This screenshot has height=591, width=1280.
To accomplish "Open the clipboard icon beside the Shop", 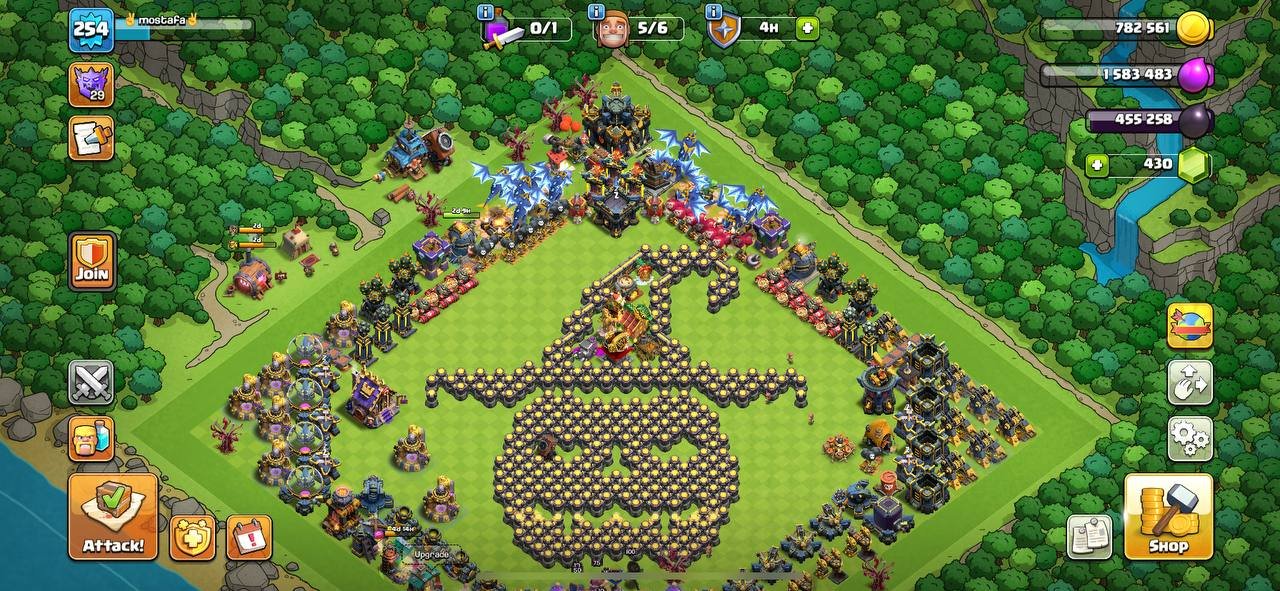I will tap(1089, 537).
